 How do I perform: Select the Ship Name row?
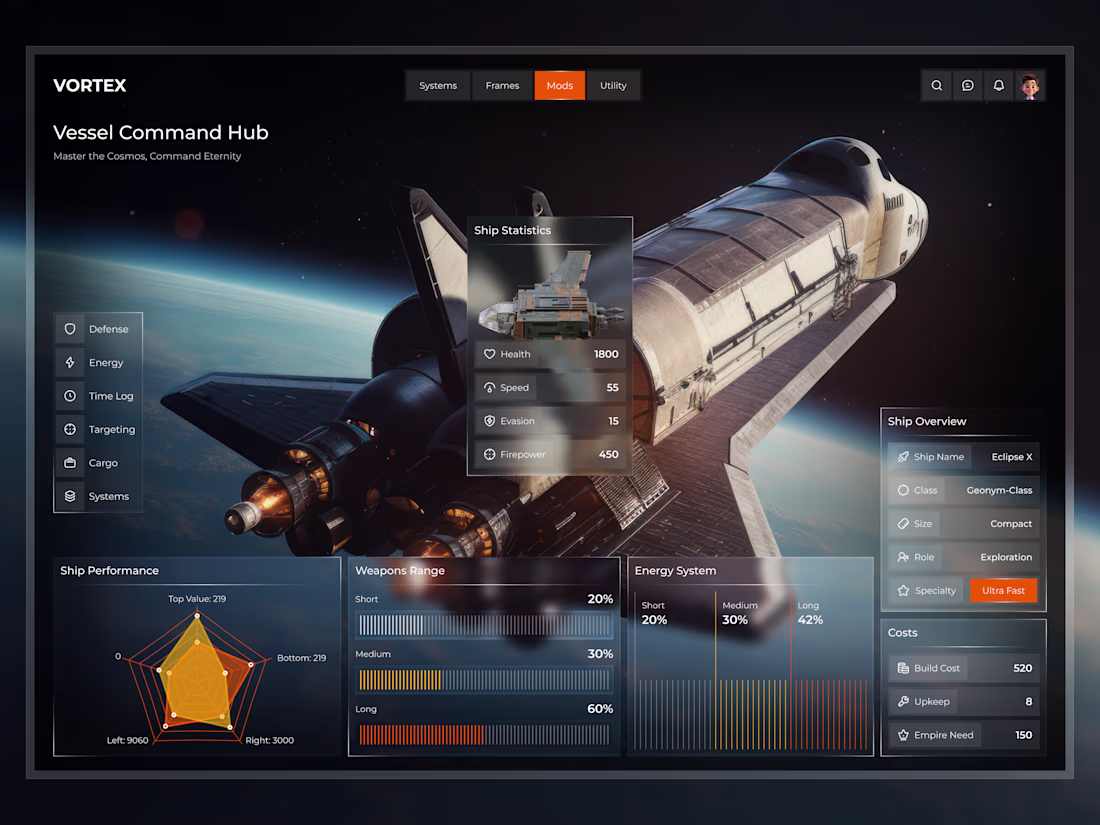tap(964, 457)
